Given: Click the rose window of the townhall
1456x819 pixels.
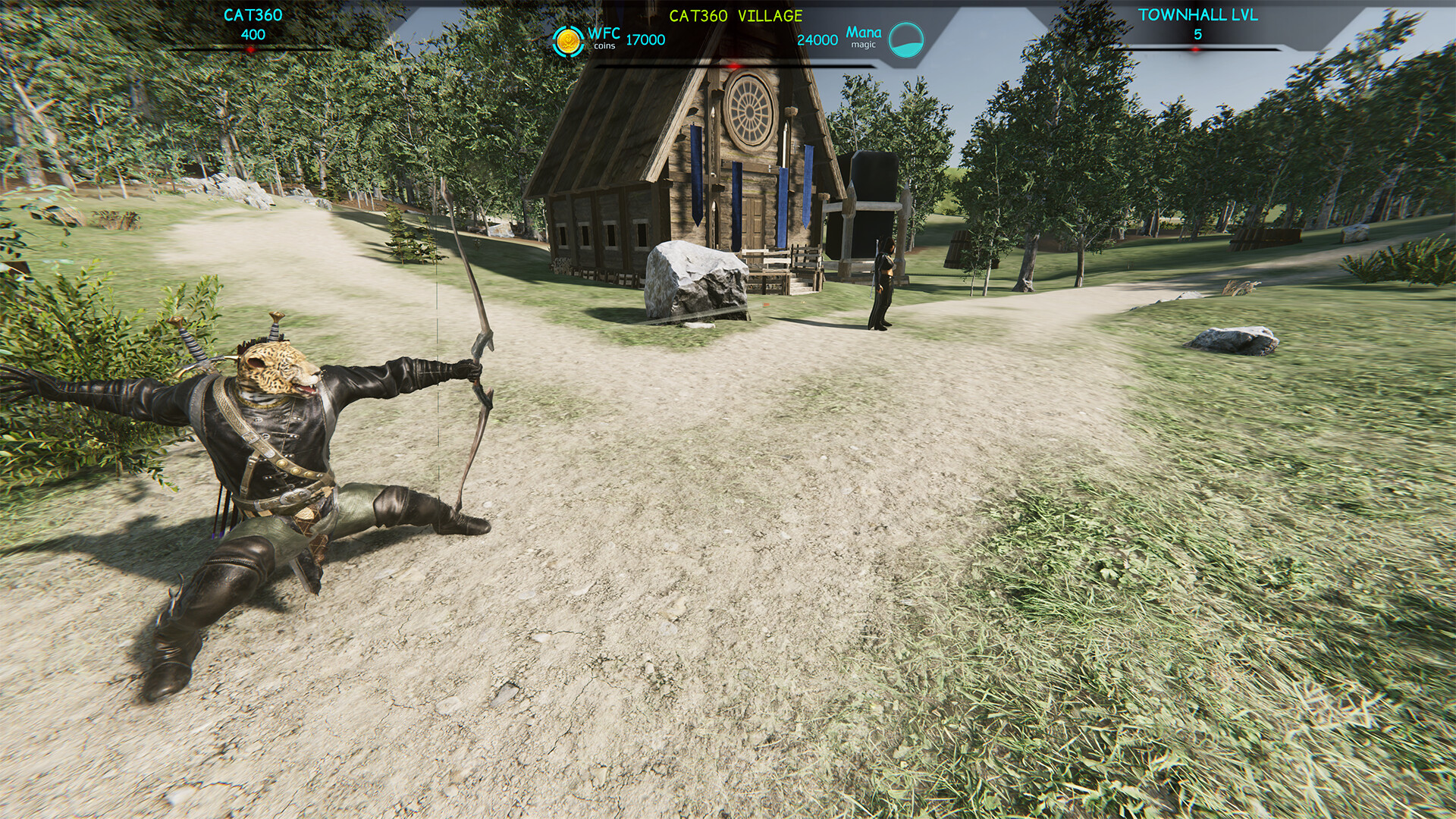Looking at the screenshot, I should click(749, 111).
